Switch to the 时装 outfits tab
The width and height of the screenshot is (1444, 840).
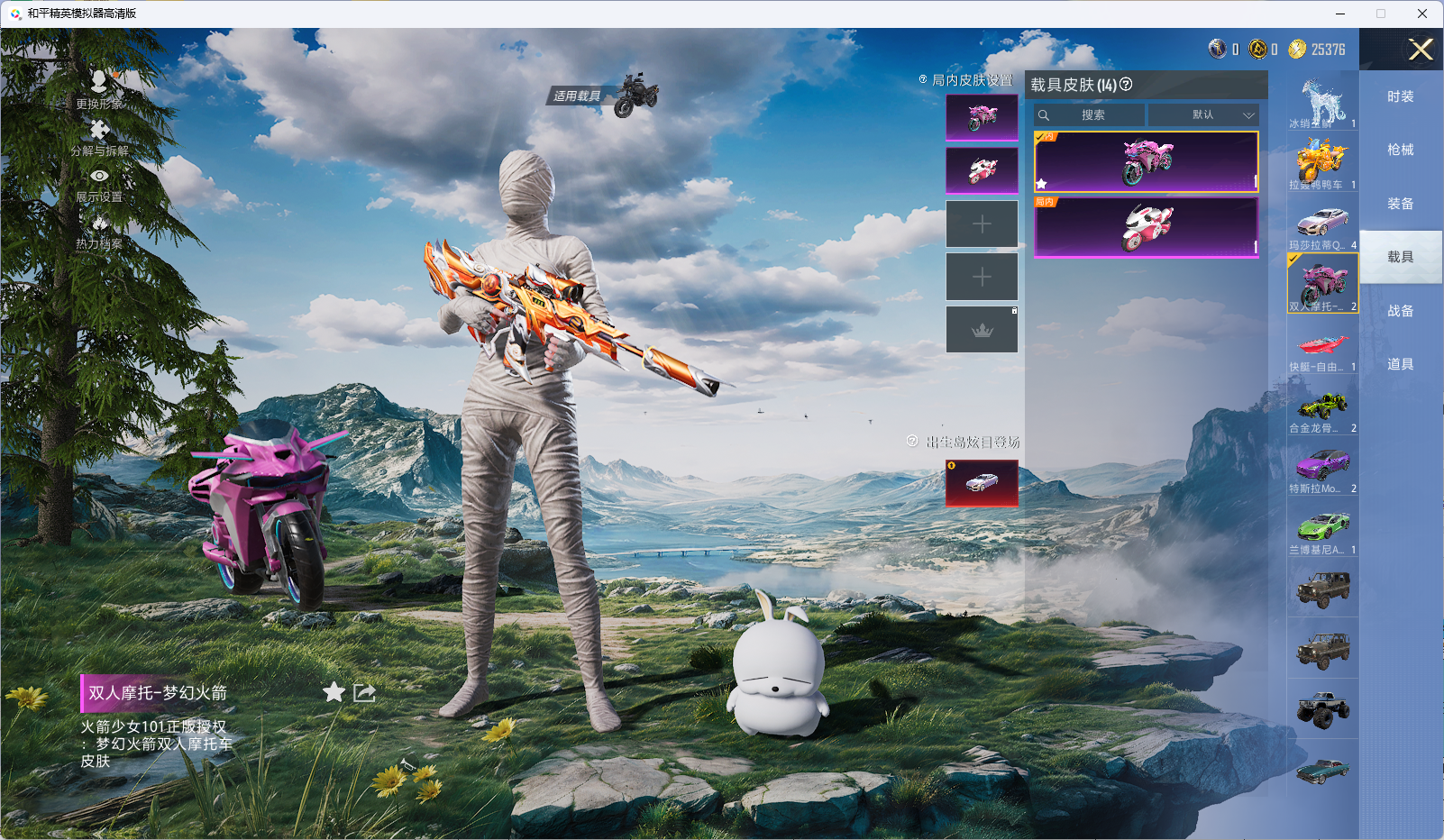(x=1400, y=96)
